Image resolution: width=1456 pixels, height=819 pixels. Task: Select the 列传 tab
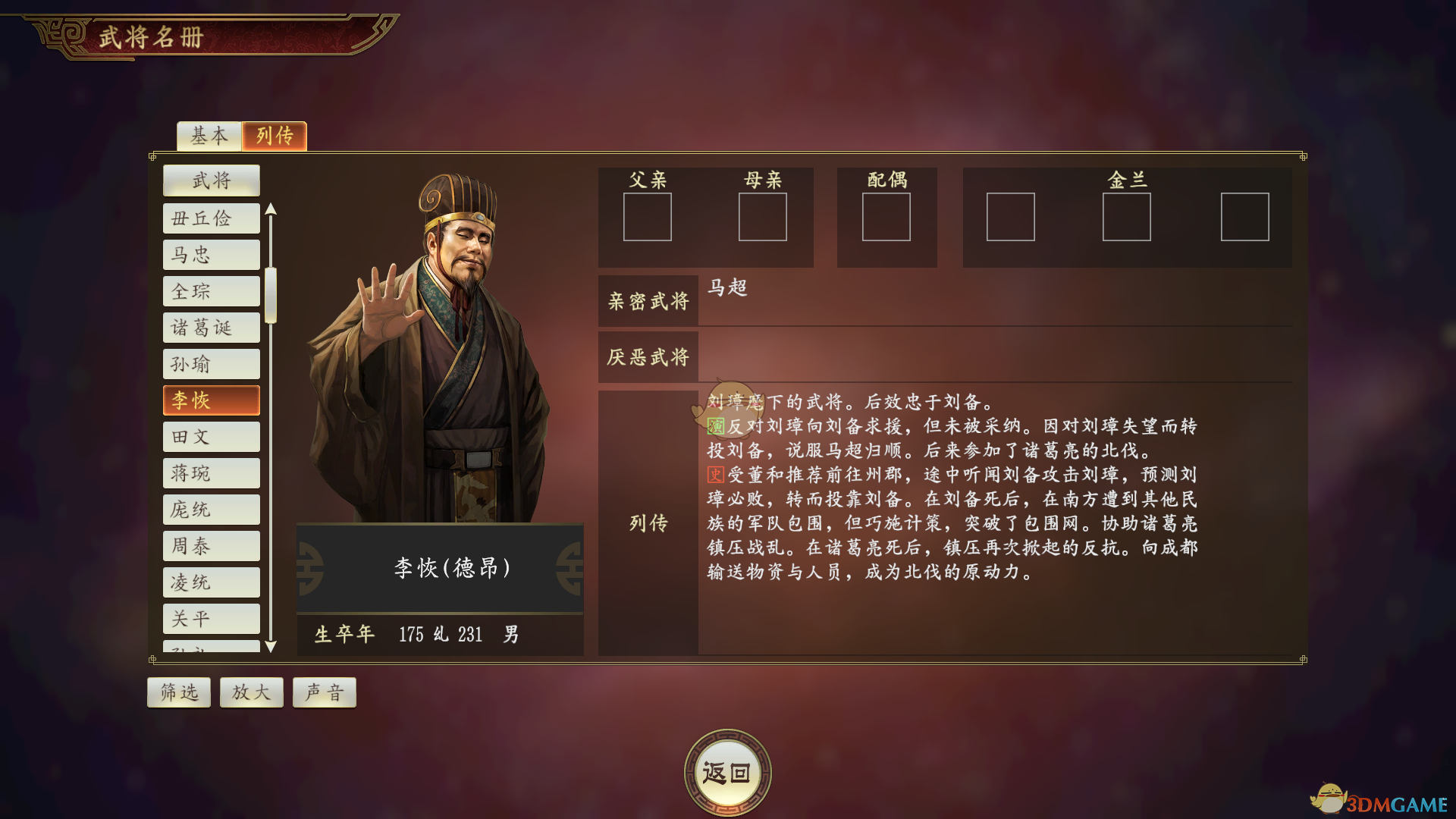274,136
